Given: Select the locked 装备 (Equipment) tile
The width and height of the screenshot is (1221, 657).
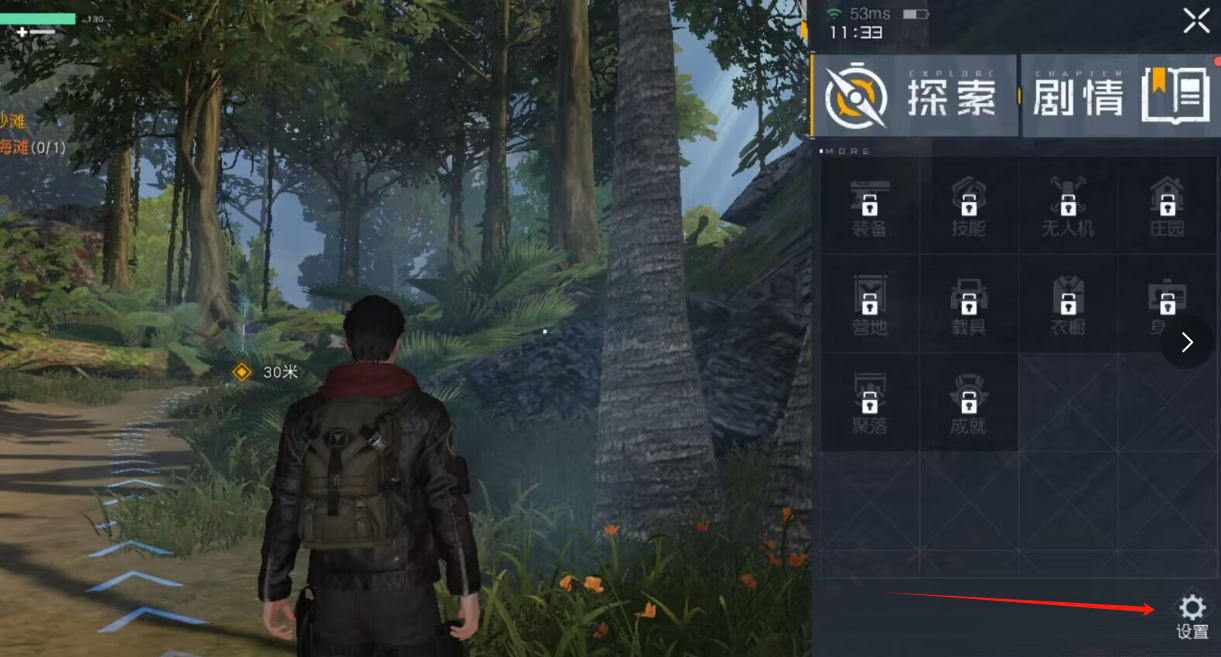Looking at the screenshot, I should (869, 205).
